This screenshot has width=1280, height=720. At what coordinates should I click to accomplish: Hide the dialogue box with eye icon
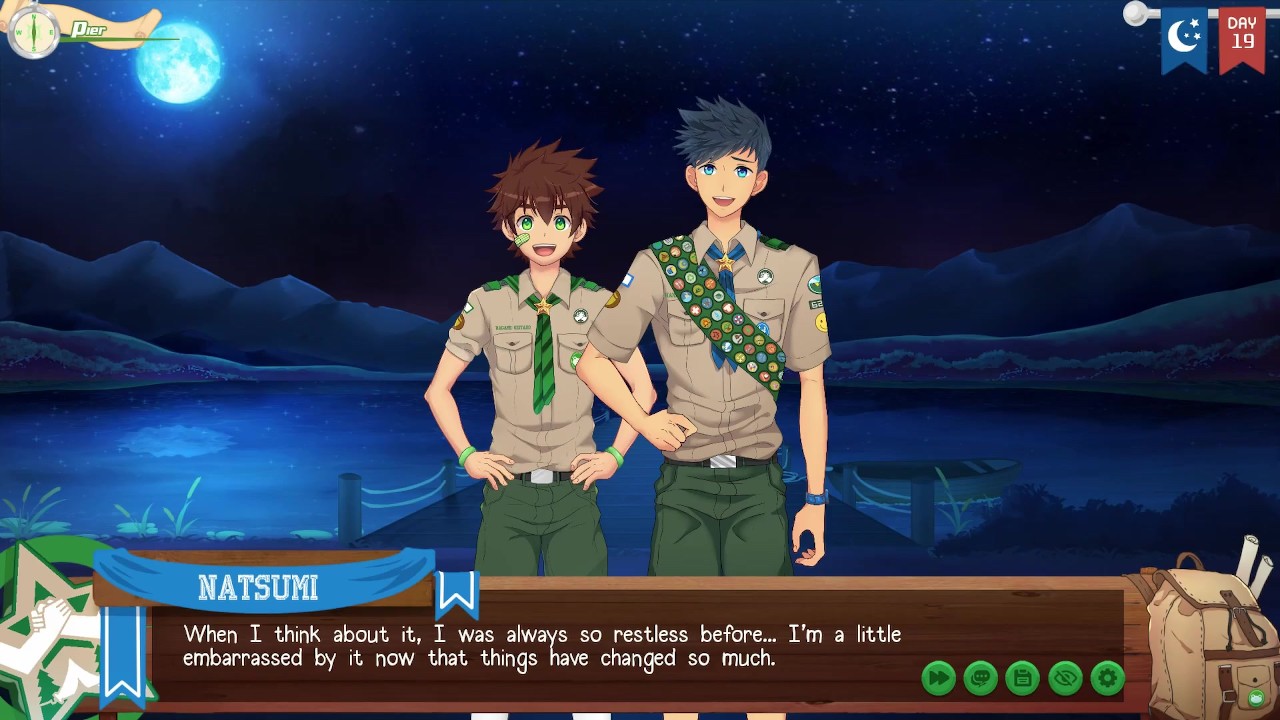pyautogui.click(x=1065, y=678)
